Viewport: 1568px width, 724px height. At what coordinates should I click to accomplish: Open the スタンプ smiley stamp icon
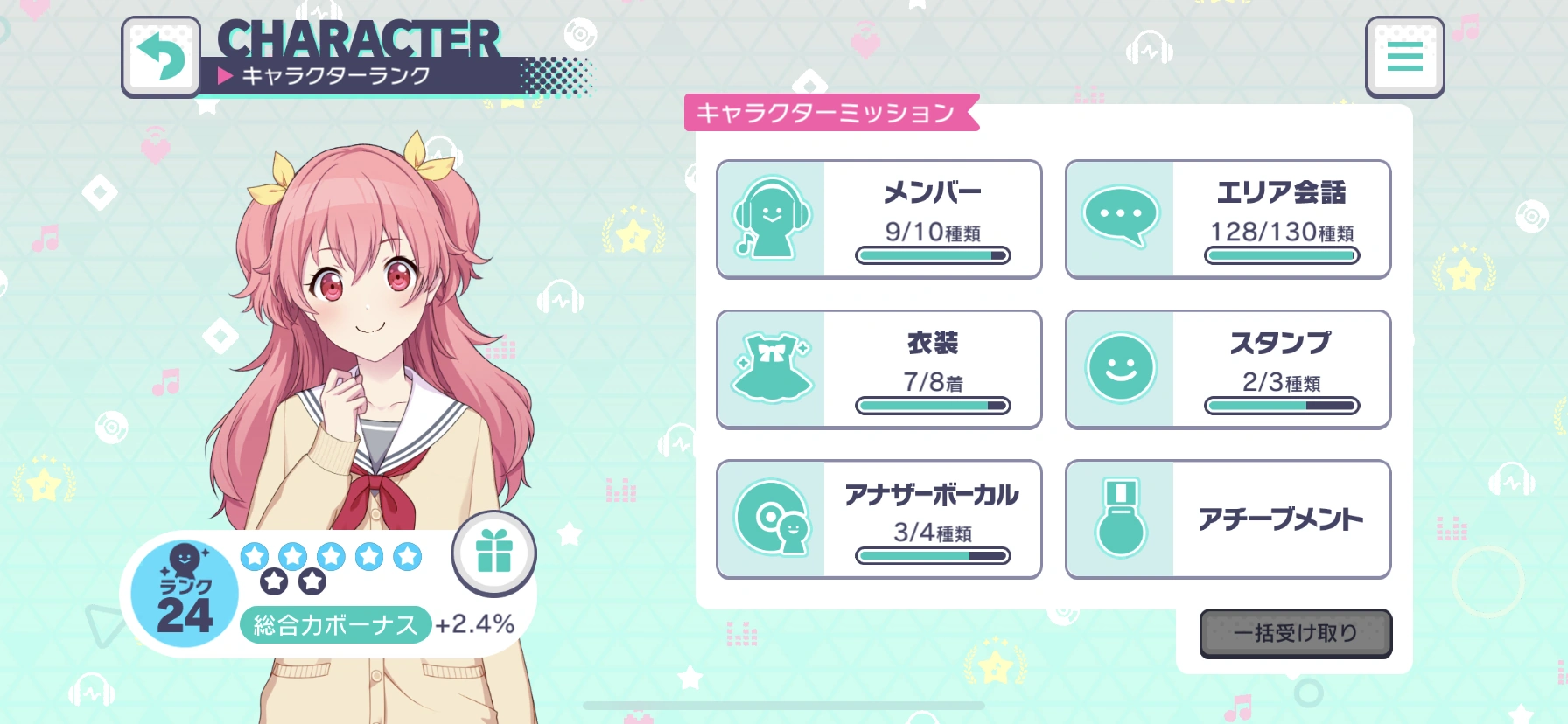pyautogui.click(x=1121, y=367)
